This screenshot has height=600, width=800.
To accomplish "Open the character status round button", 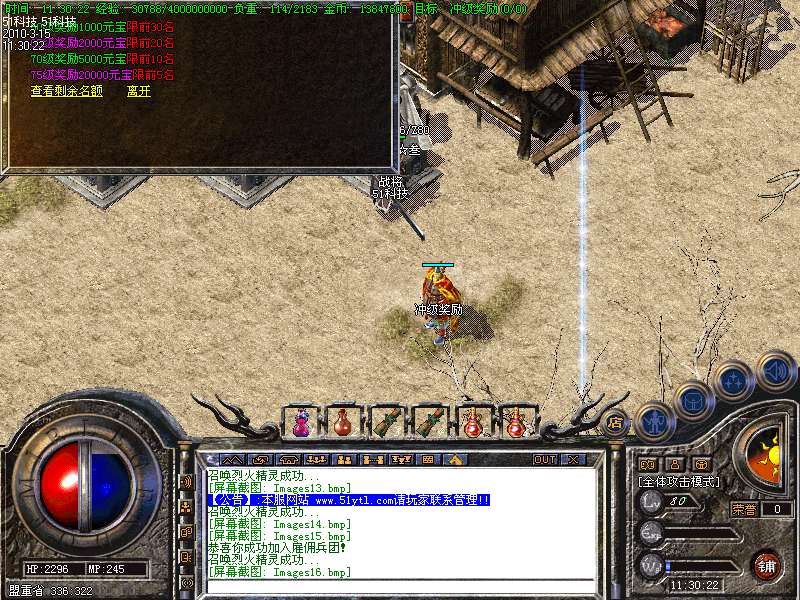I will coord(654,422).
